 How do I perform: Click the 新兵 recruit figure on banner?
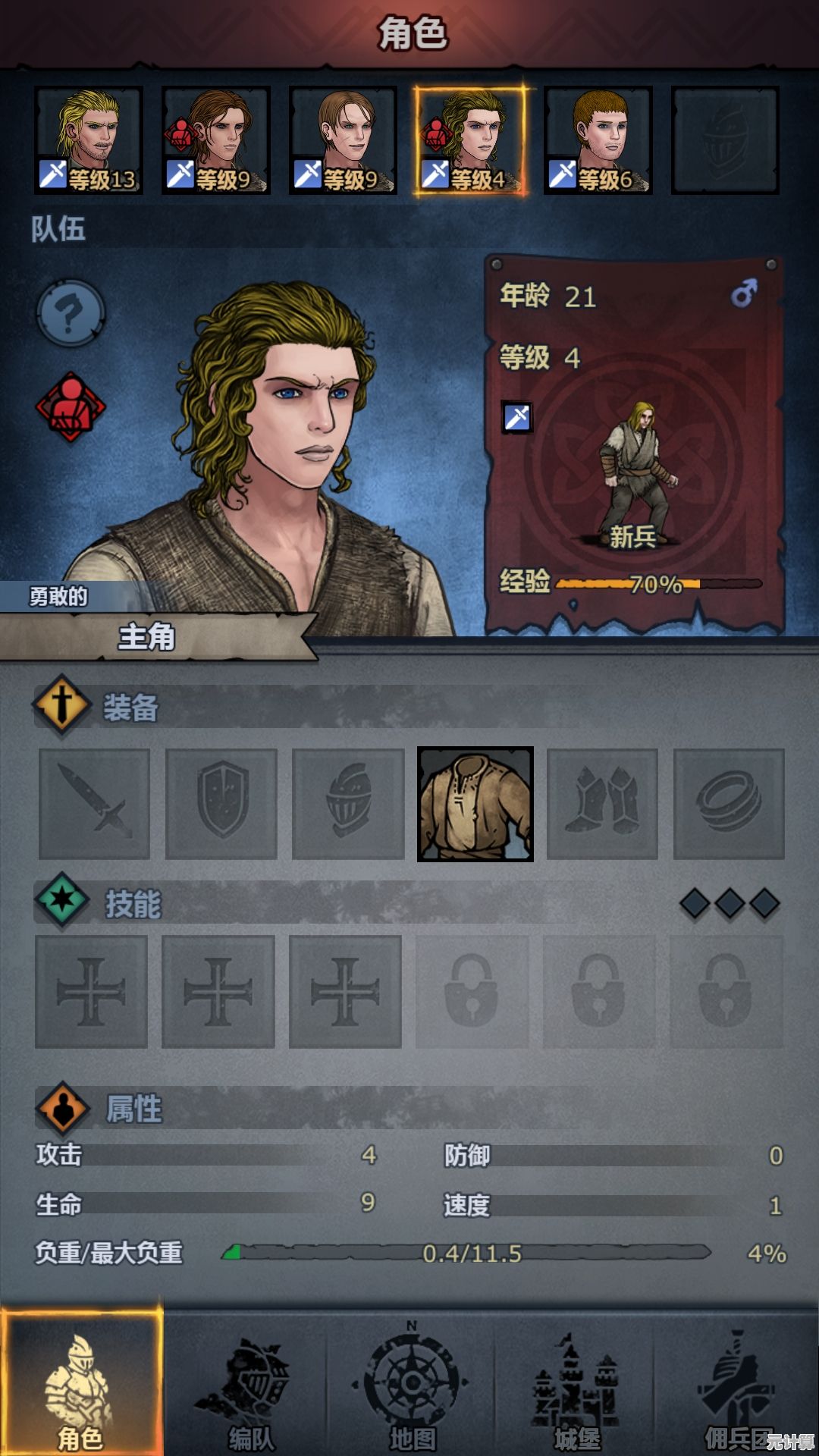pos(635,474)
